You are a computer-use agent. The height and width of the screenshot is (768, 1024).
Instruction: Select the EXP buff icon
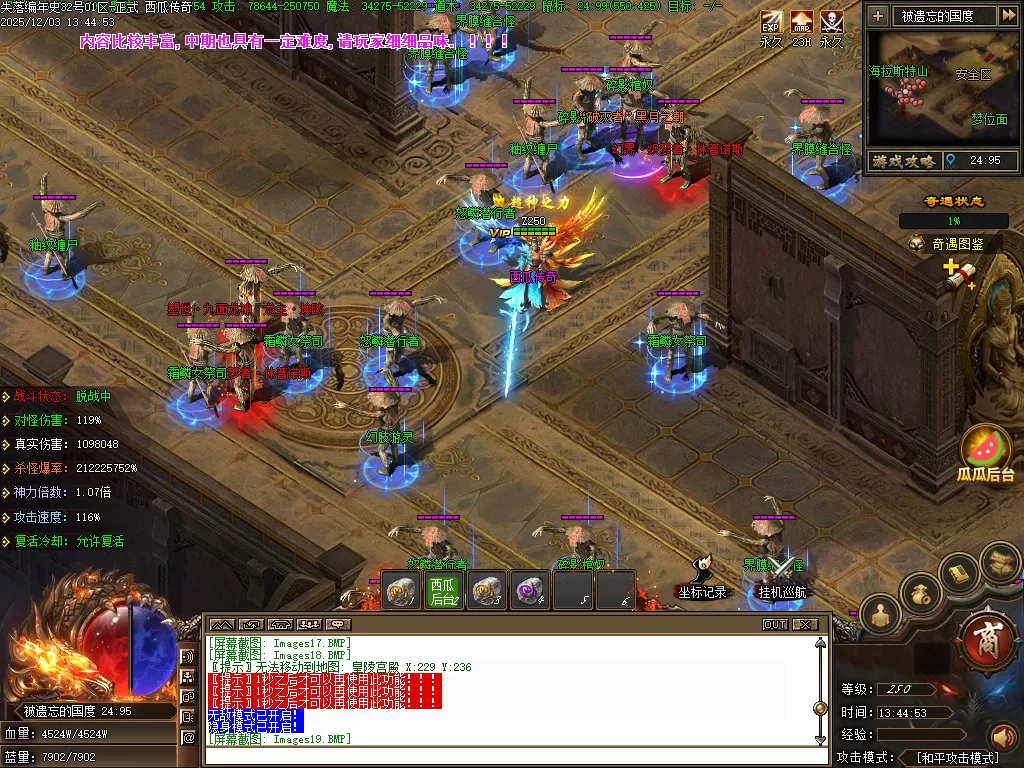pos(771,21)
